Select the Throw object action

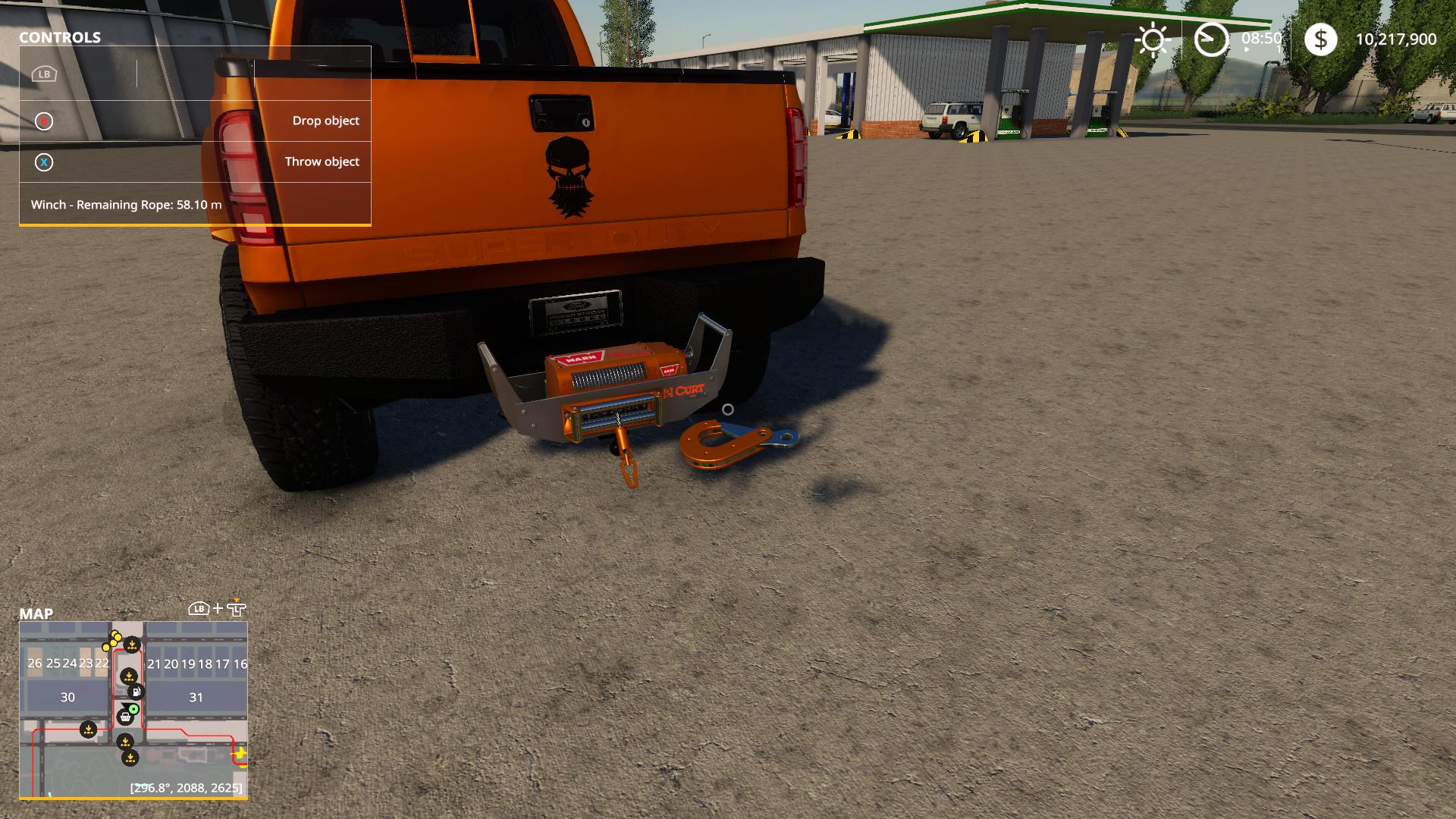point(322,161)
